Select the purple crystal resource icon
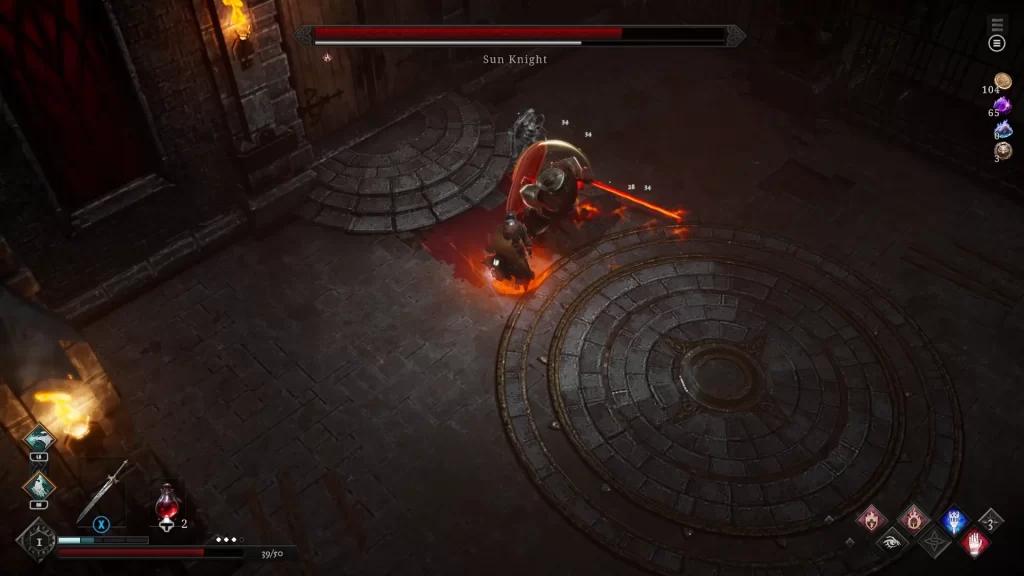Screen dimensions: 1024x576 tap(1002, 105)
